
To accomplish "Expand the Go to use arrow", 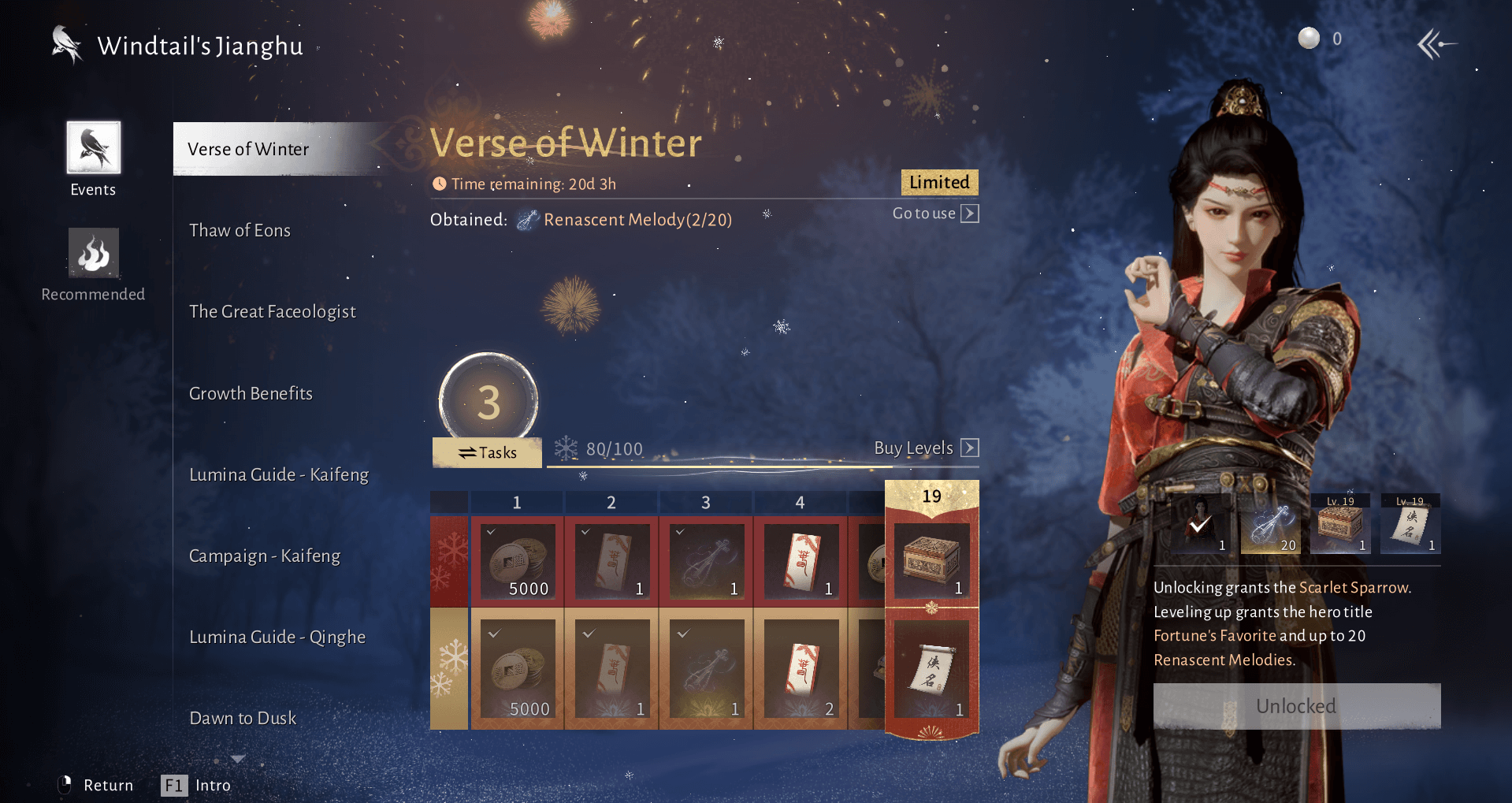I will [x=970, y=213].
